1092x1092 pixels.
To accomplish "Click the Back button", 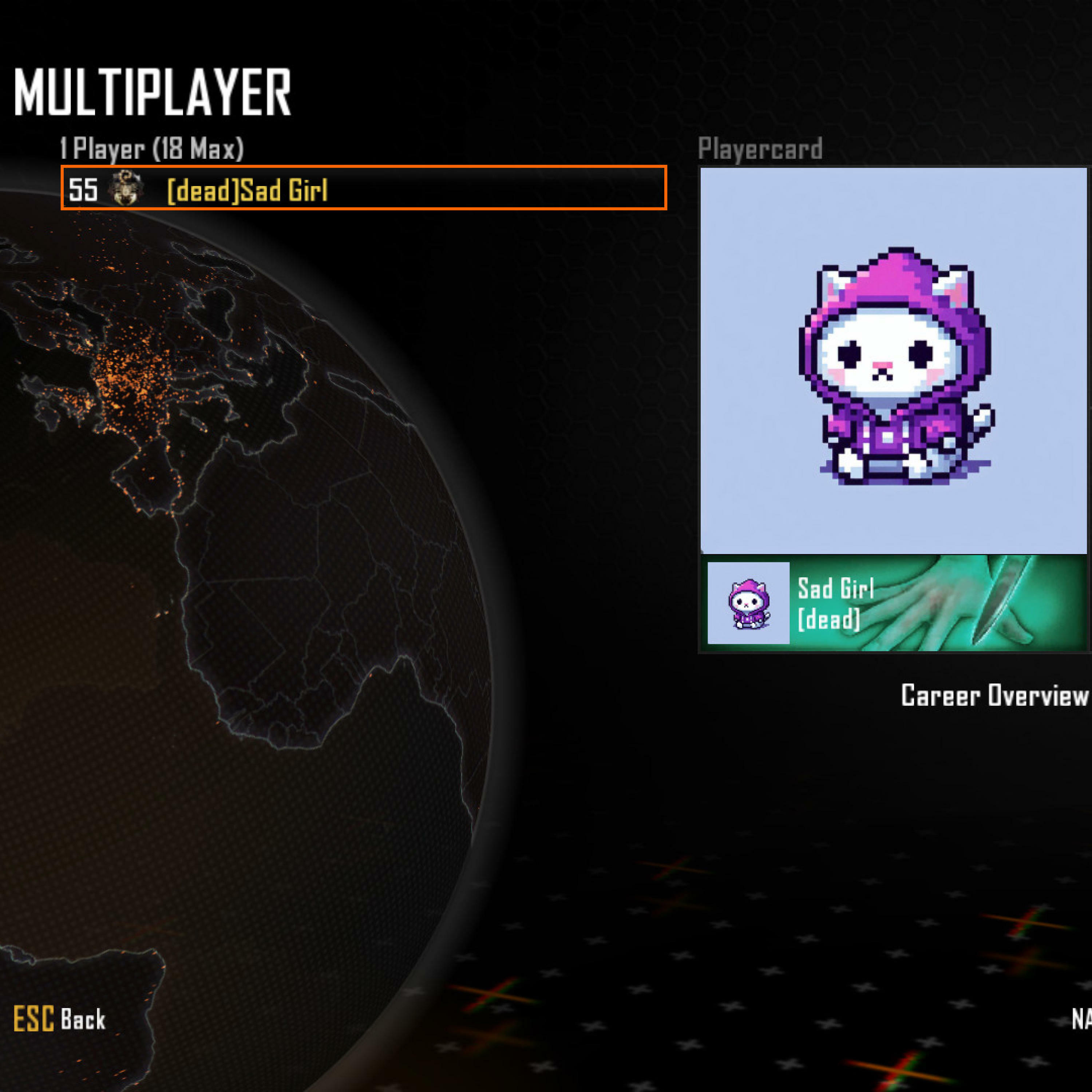I will coord(60,1020).
